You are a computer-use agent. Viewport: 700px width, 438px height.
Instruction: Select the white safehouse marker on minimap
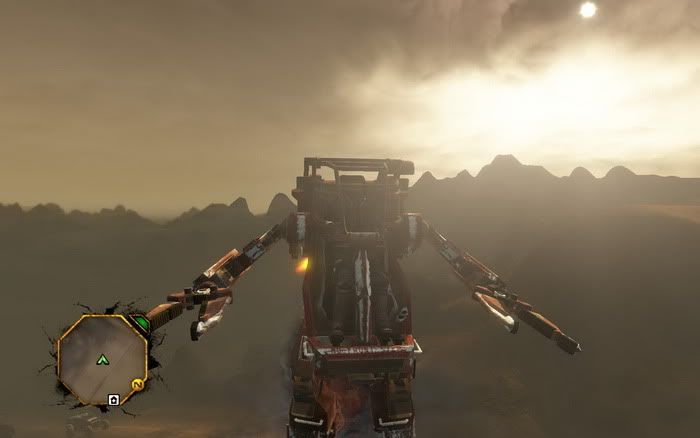[114, 400]
